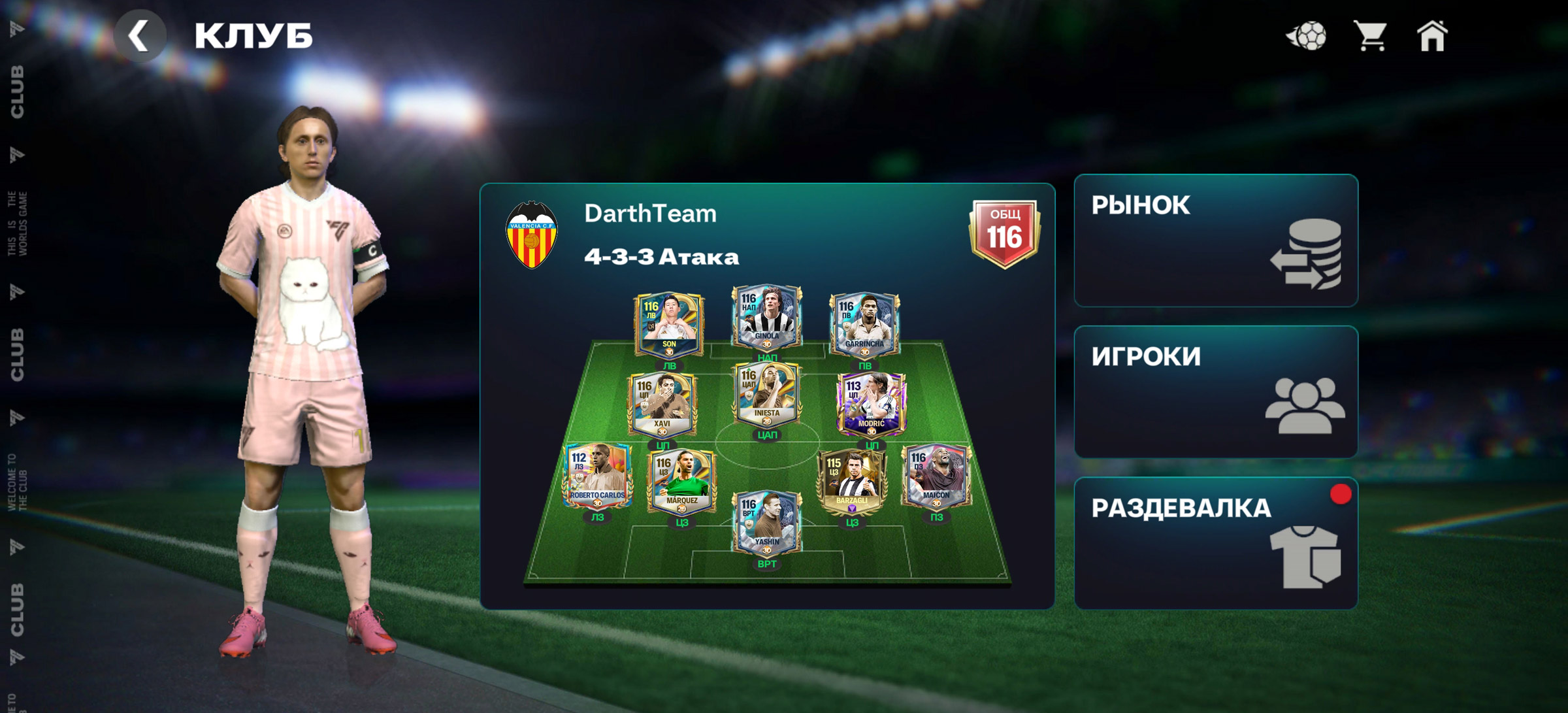Pick the Marquez defender card
Image resolution: width=1568 pixels, height=713 pixels.
coord(681,482)
